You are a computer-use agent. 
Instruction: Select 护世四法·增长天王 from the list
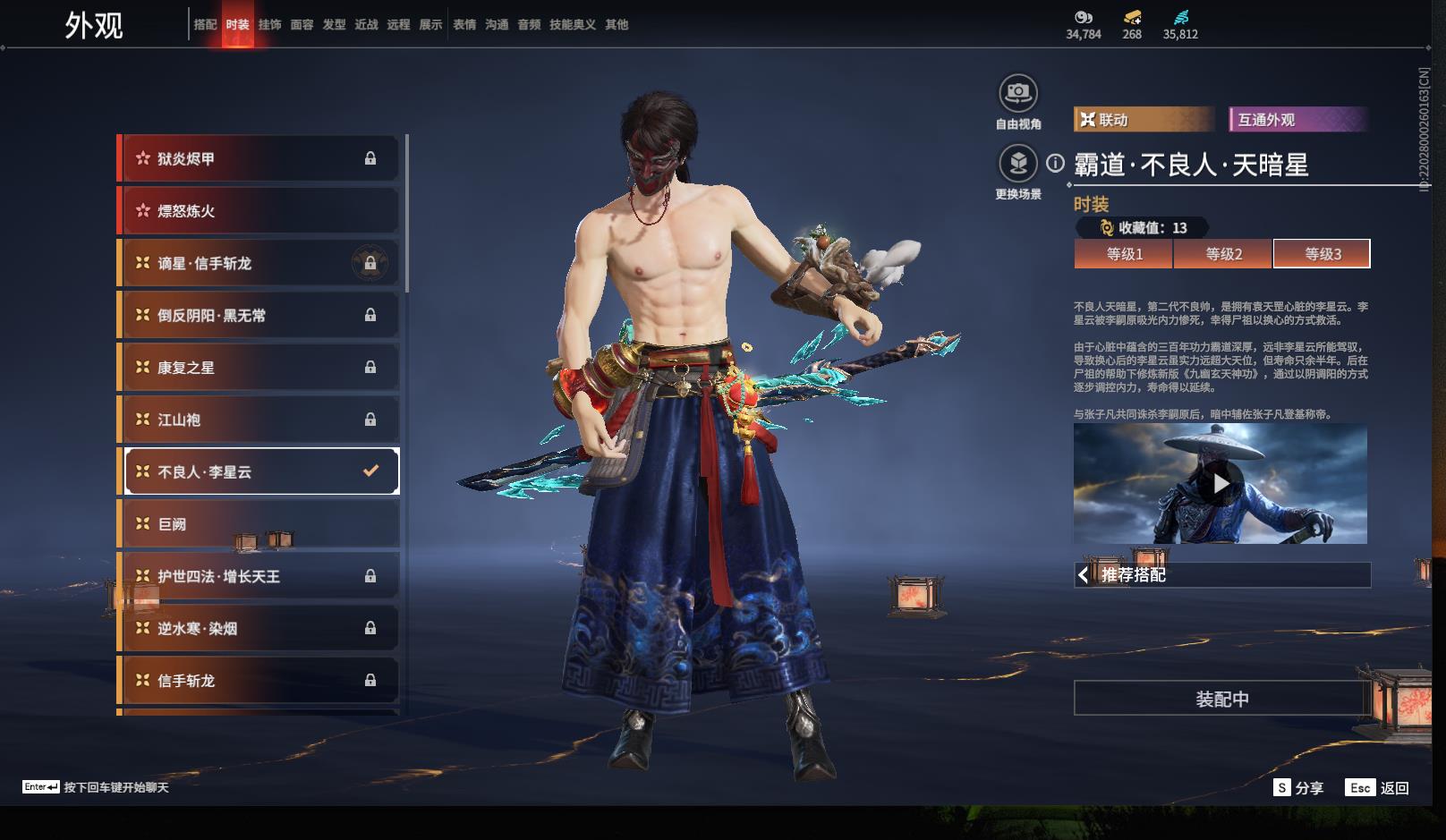(259, 576)
